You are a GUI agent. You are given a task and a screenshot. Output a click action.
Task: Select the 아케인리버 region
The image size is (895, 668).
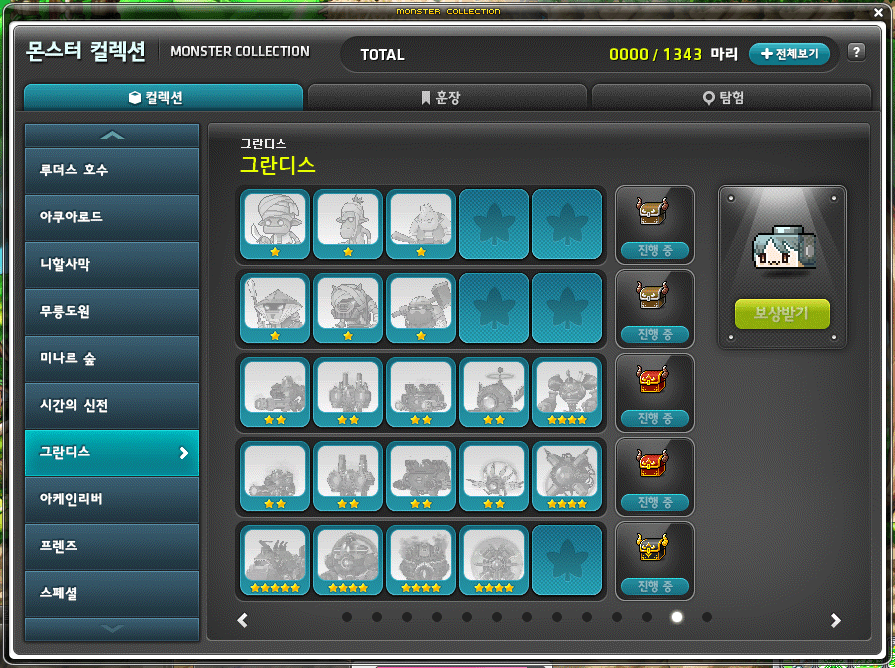point(112,499)
